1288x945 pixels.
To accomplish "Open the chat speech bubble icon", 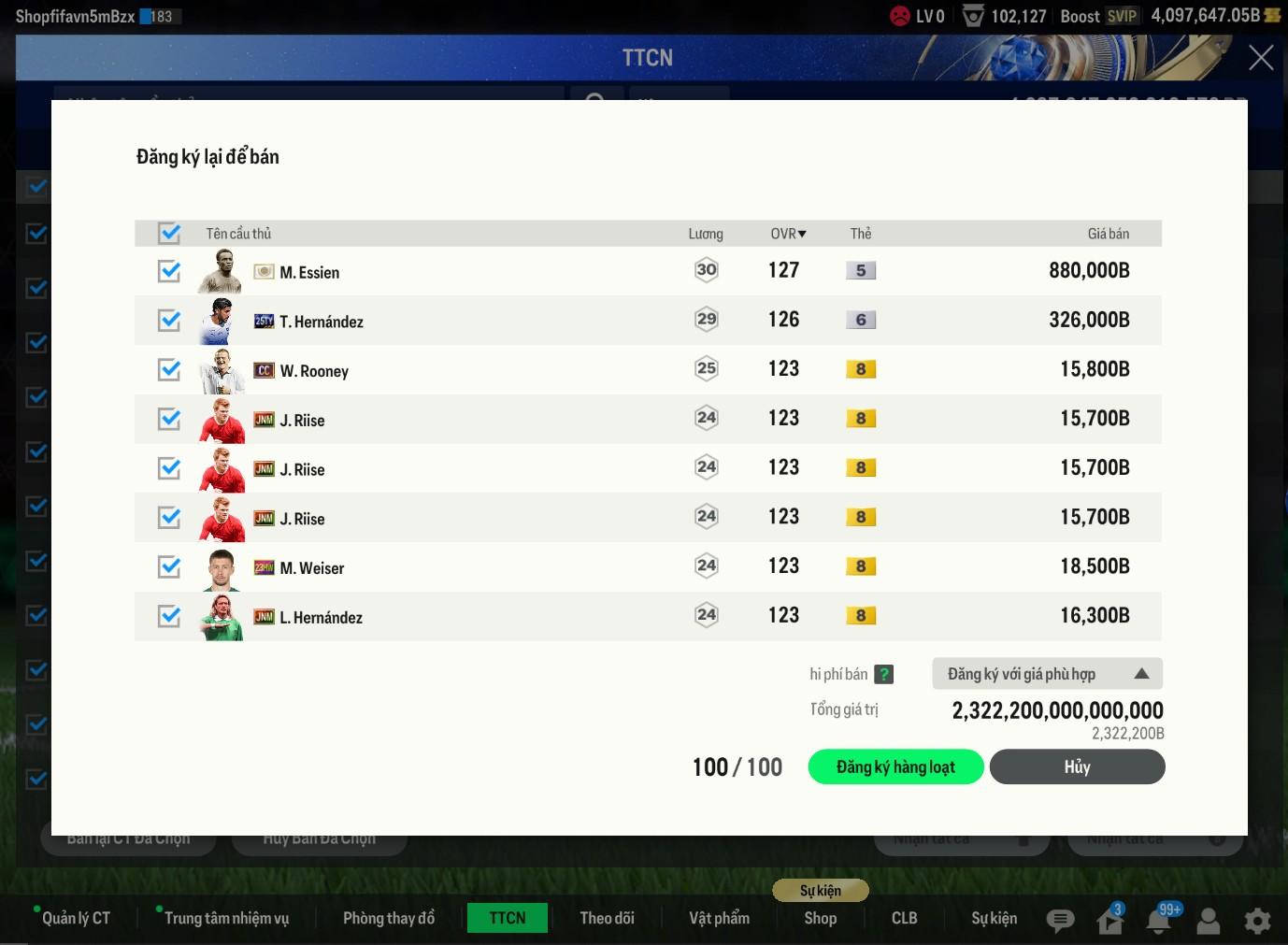I will tap(1060, 921).
